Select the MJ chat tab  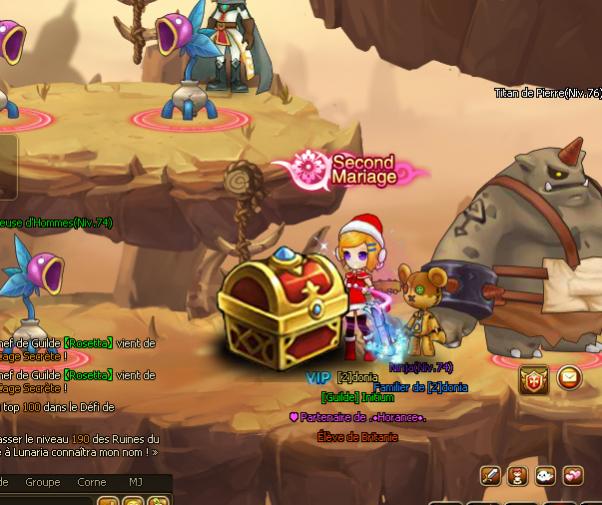coord(136,482)
